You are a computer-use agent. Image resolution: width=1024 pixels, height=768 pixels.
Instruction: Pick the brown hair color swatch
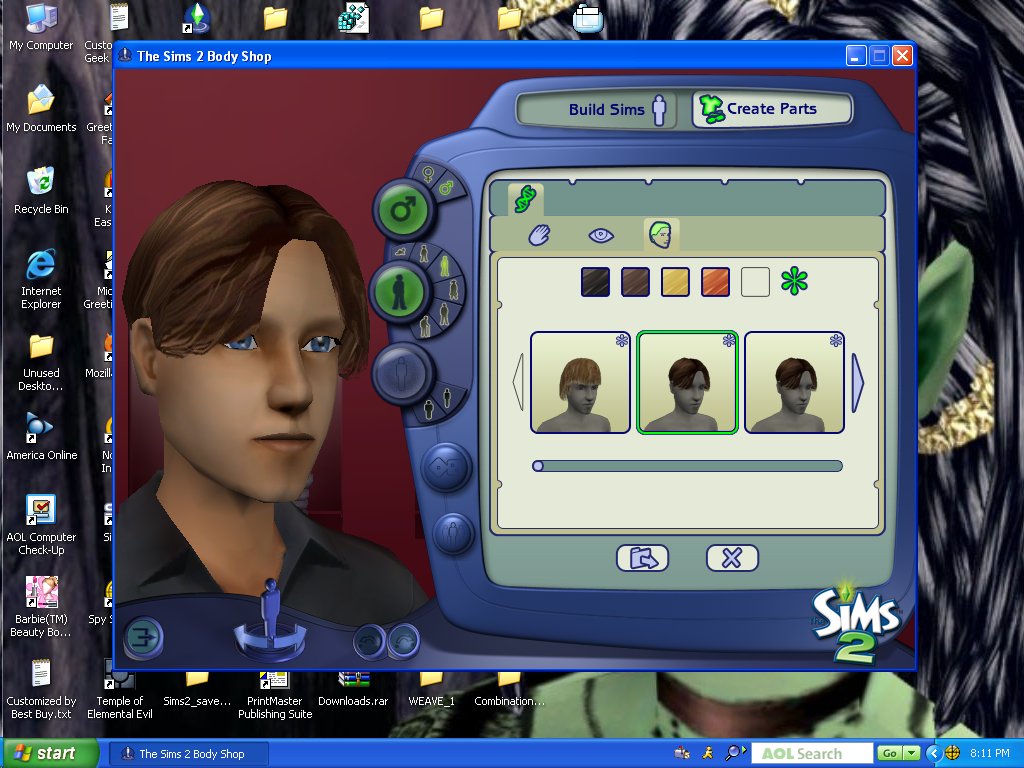click(636, 282)
